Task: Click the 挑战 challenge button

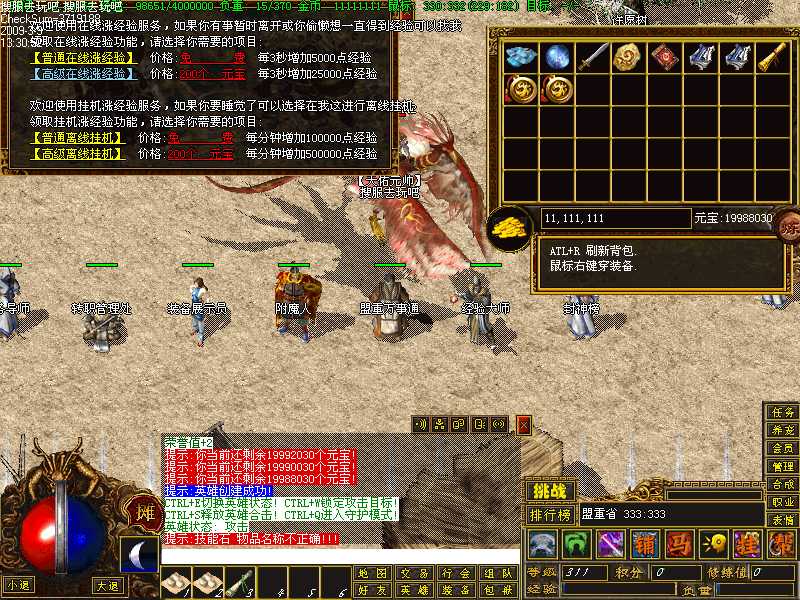Action: pyautogui.click(x=550, y=491)
